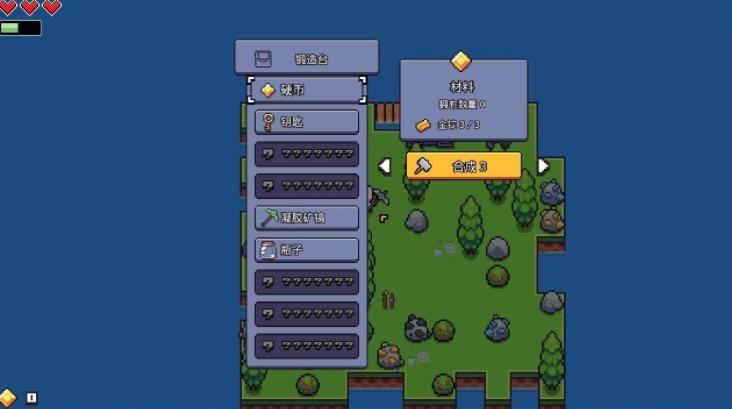Viewport: 732px width, 409px height.
Task: Click the coin icon in bottom-left corner
Action: [x=8, y=397]
